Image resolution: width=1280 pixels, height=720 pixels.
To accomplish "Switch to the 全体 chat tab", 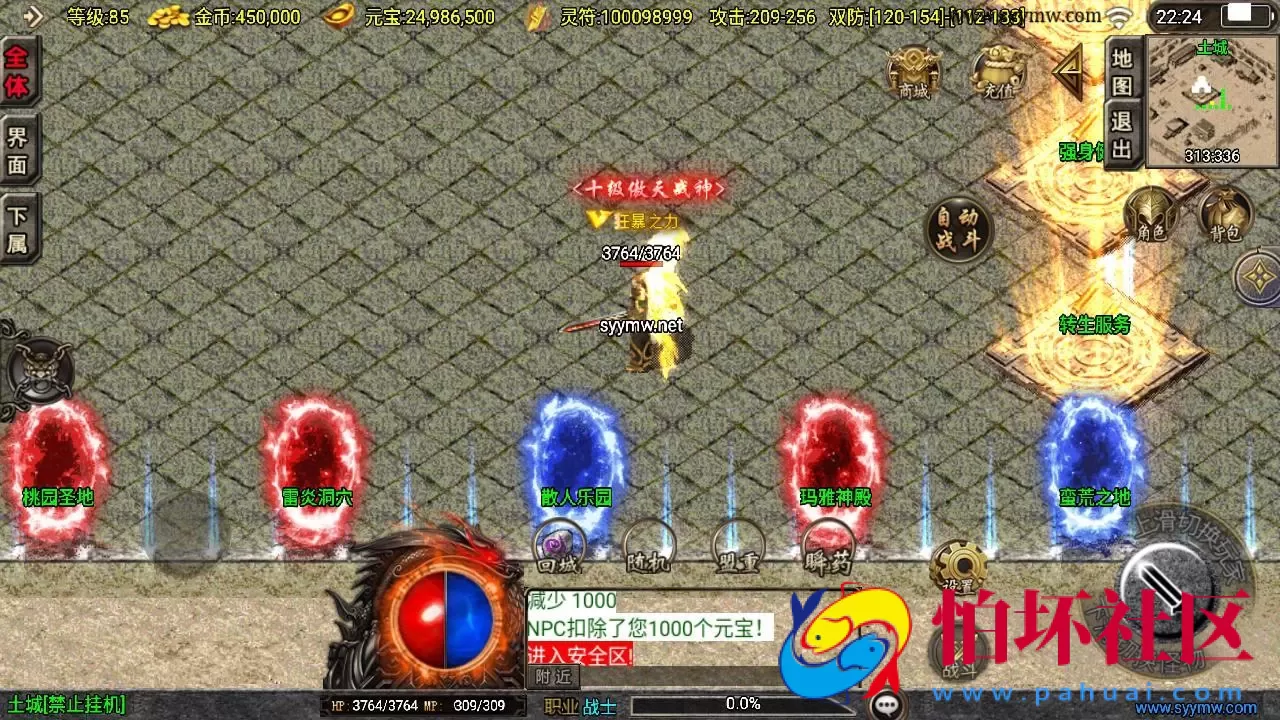I will [19, 69].
